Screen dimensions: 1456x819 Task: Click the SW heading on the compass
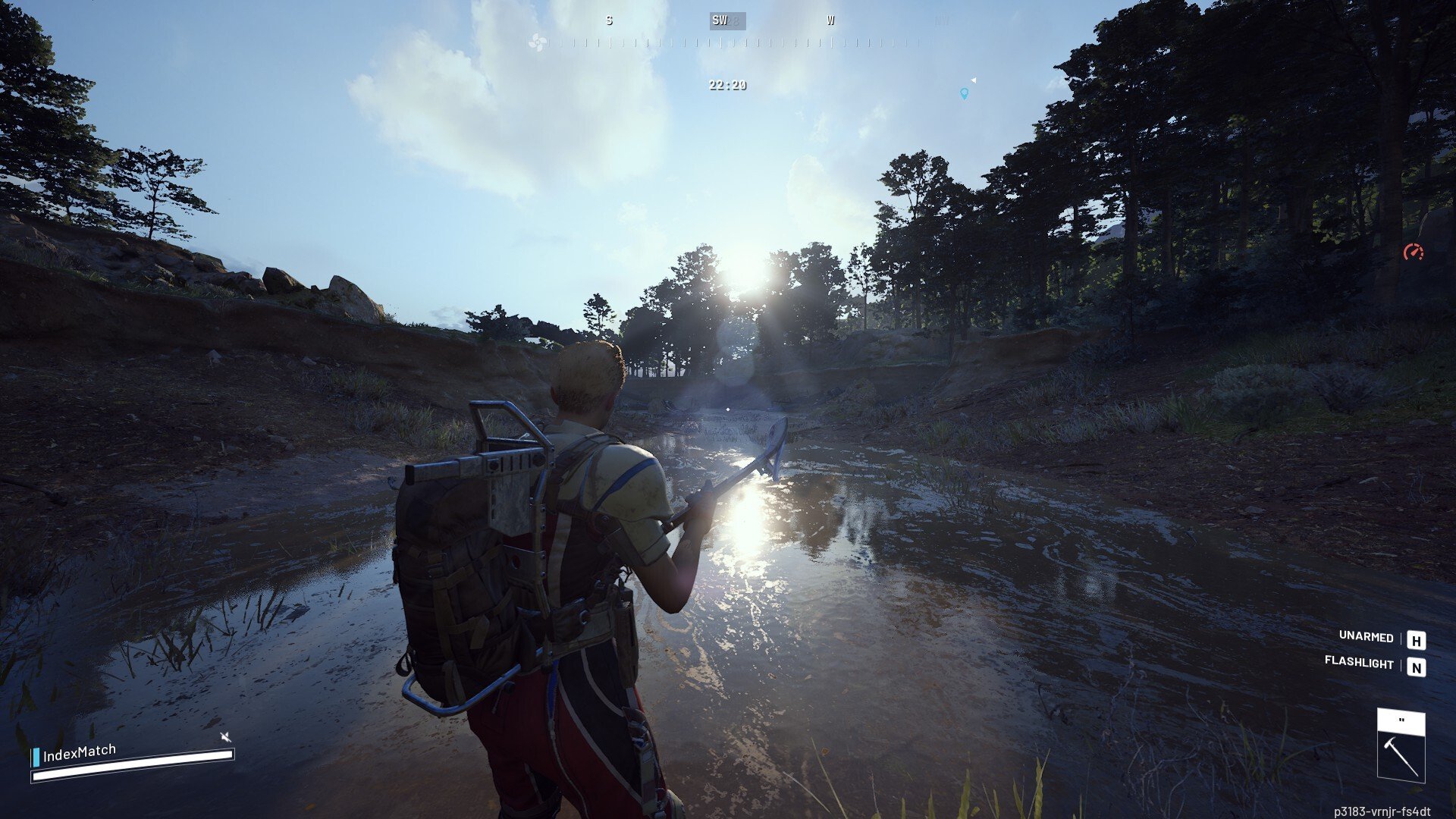[x=720, y=20]
